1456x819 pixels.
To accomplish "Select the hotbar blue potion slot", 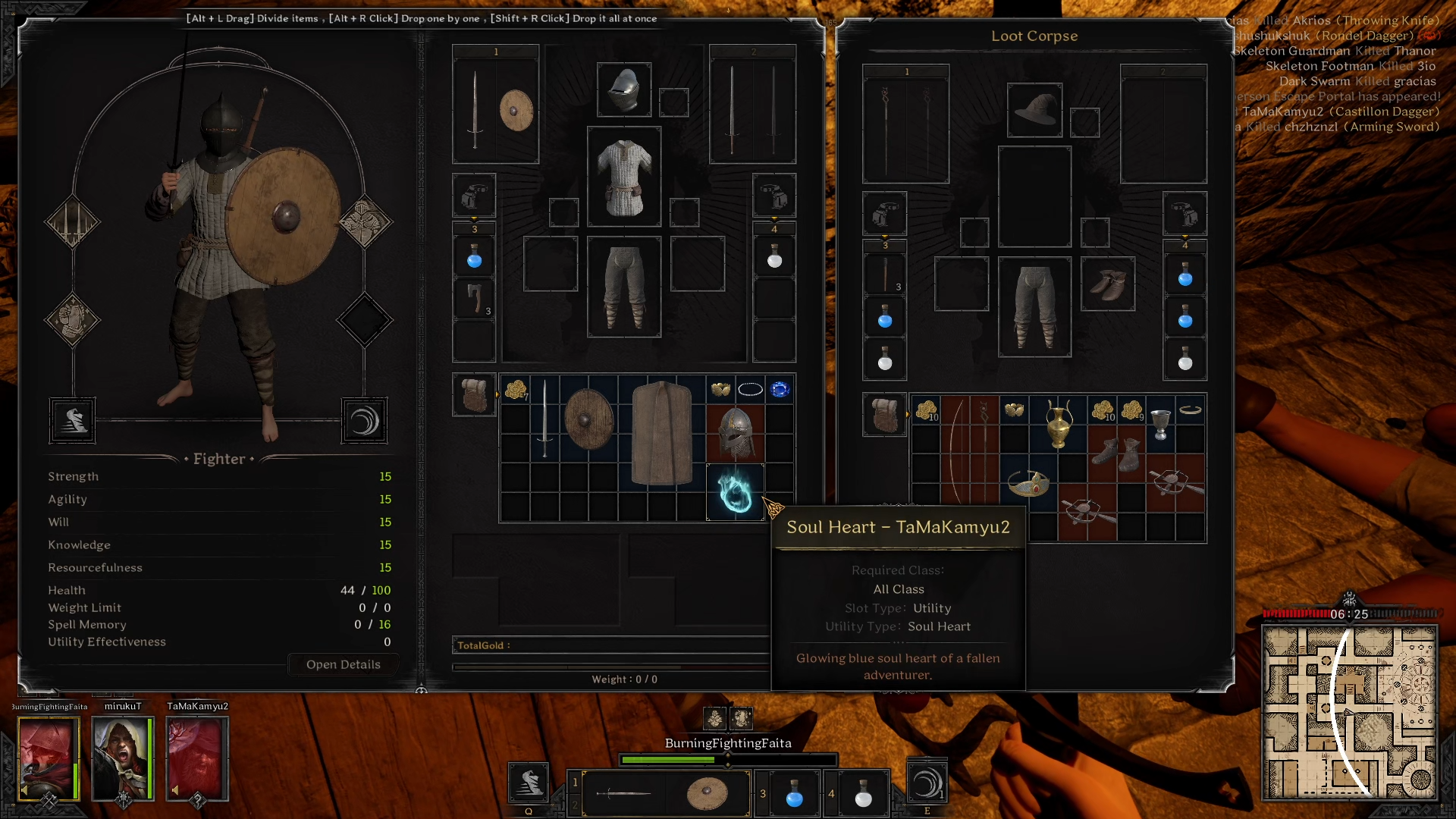I will point(794,793).
